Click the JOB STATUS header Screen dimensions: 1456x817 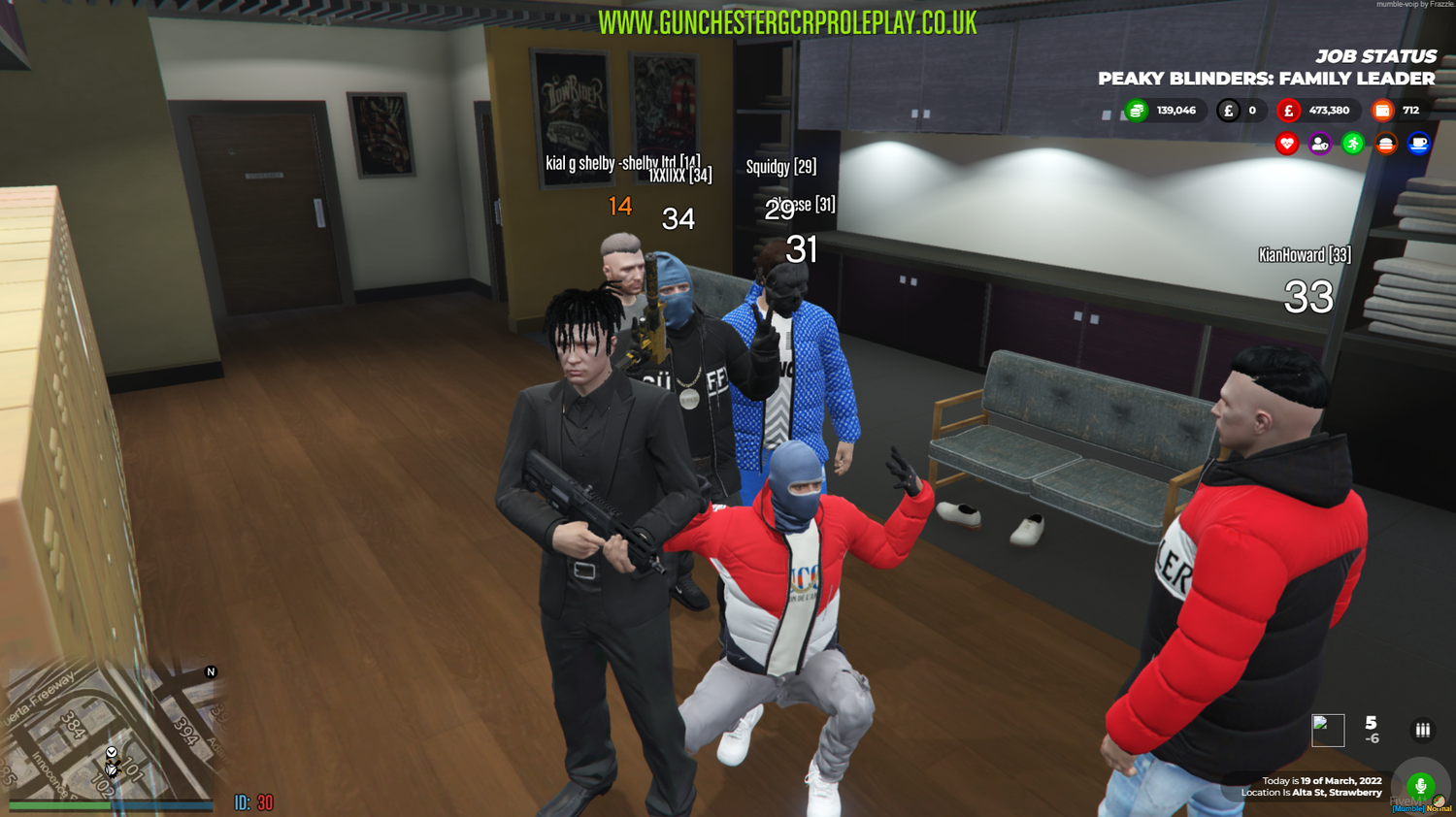[x=1376, y=56]
